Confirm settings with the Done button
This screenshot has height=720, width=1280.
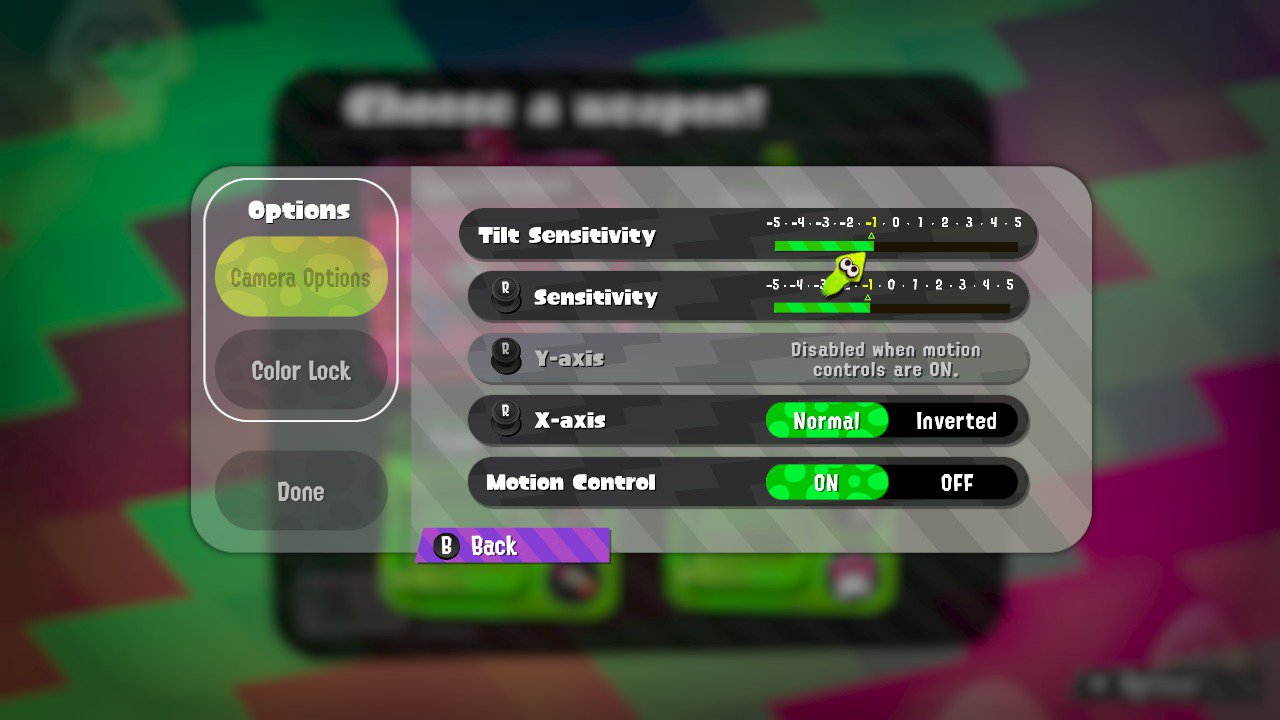pyautogui.click(x=301, y=491)
